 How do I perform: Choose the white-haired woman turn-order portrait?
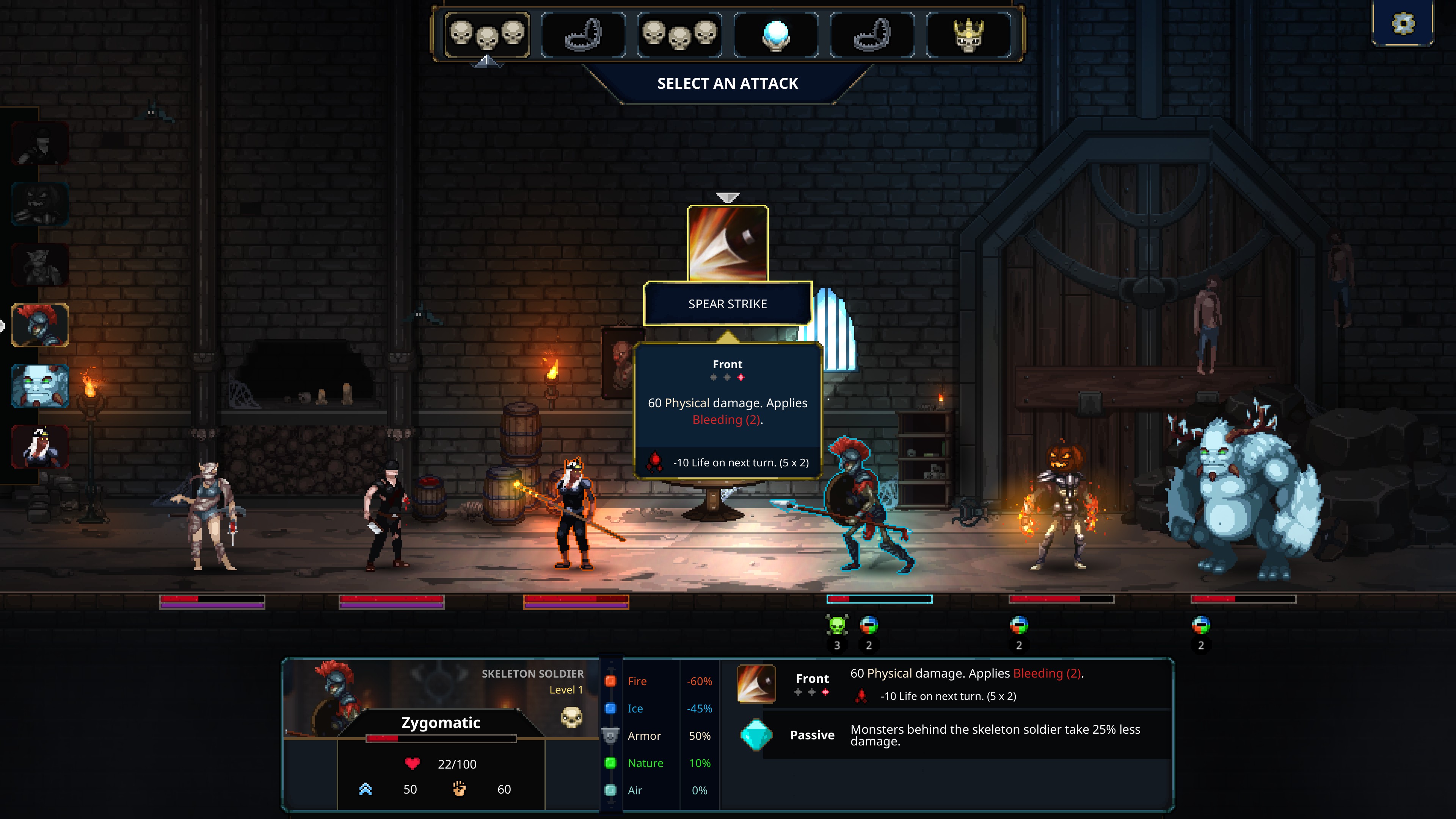40,447
